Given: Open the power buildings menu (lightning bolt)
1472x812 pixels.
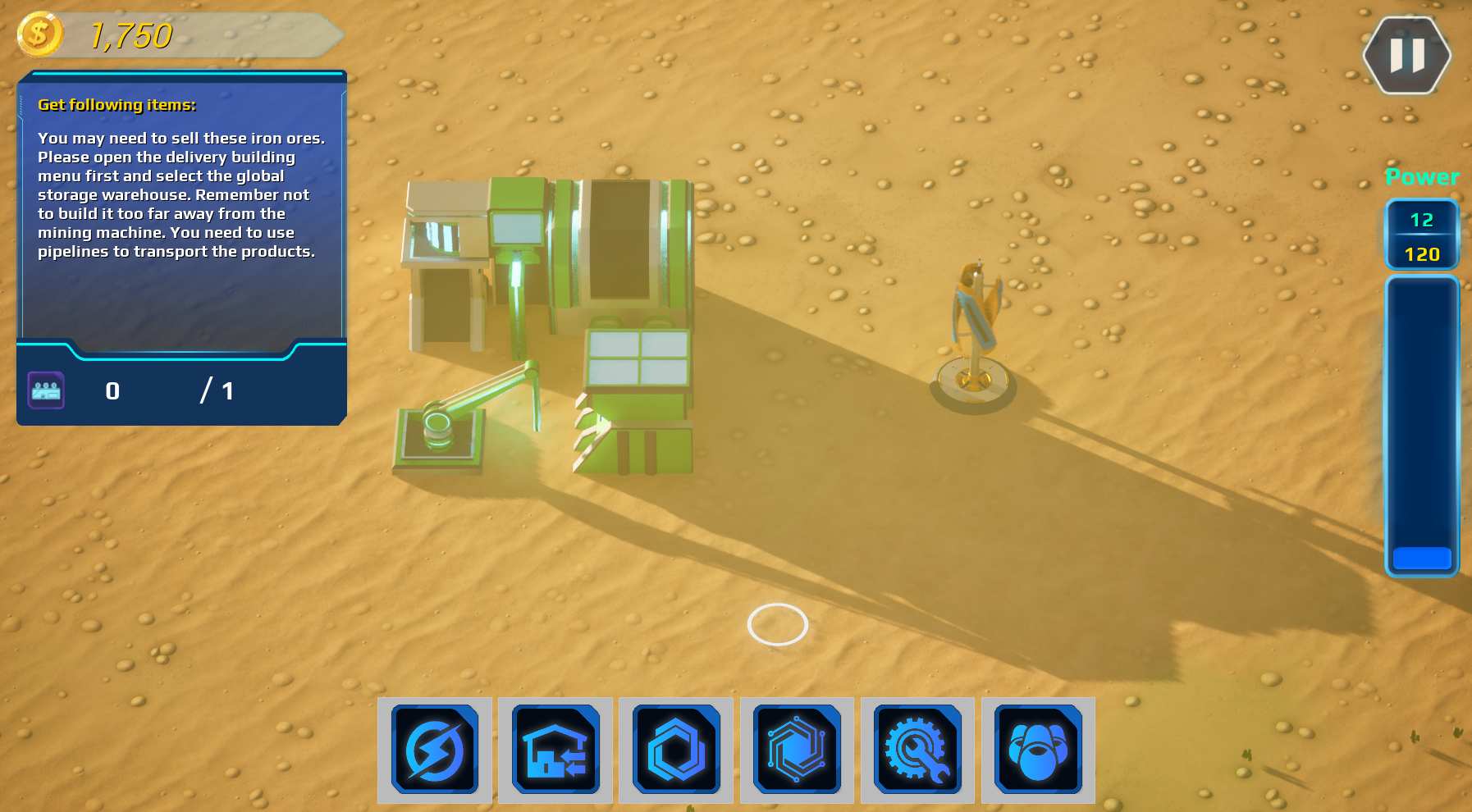Looking at the screenshot, I should pos(435,749).
